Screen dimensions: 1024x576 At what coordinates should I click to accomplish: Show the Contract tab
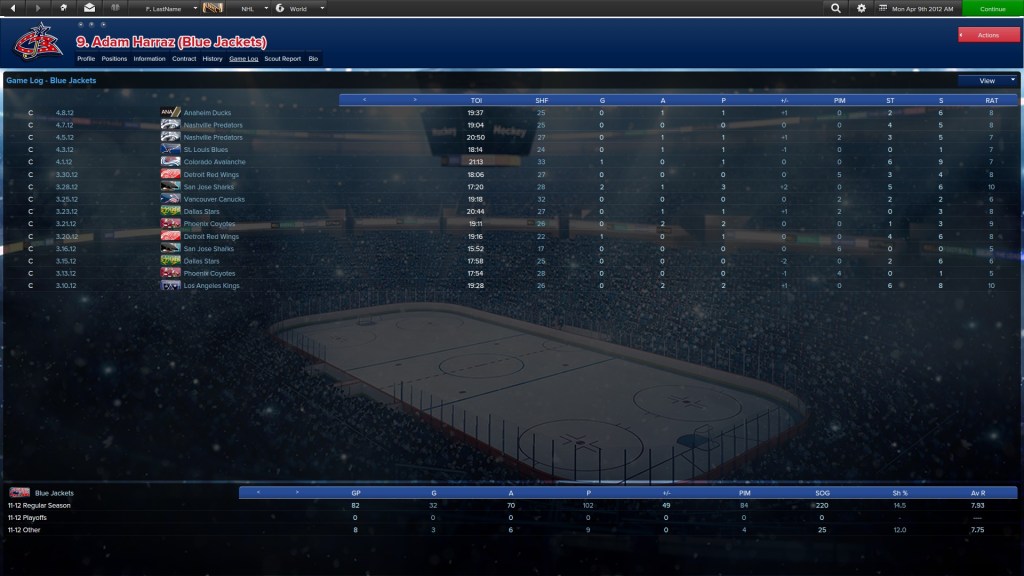coord(184,59)
